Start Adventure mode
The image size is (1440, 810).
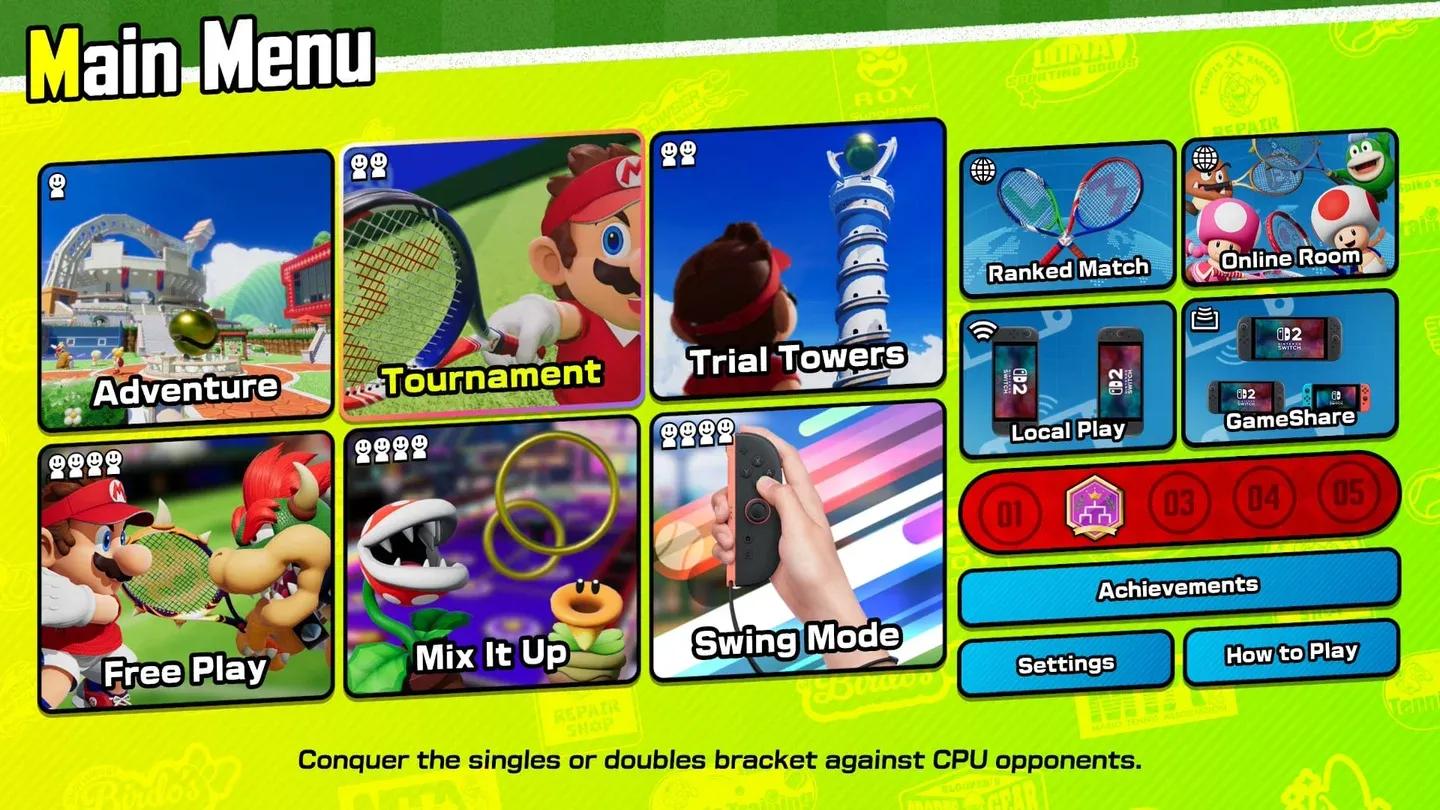tap(185, 285)
